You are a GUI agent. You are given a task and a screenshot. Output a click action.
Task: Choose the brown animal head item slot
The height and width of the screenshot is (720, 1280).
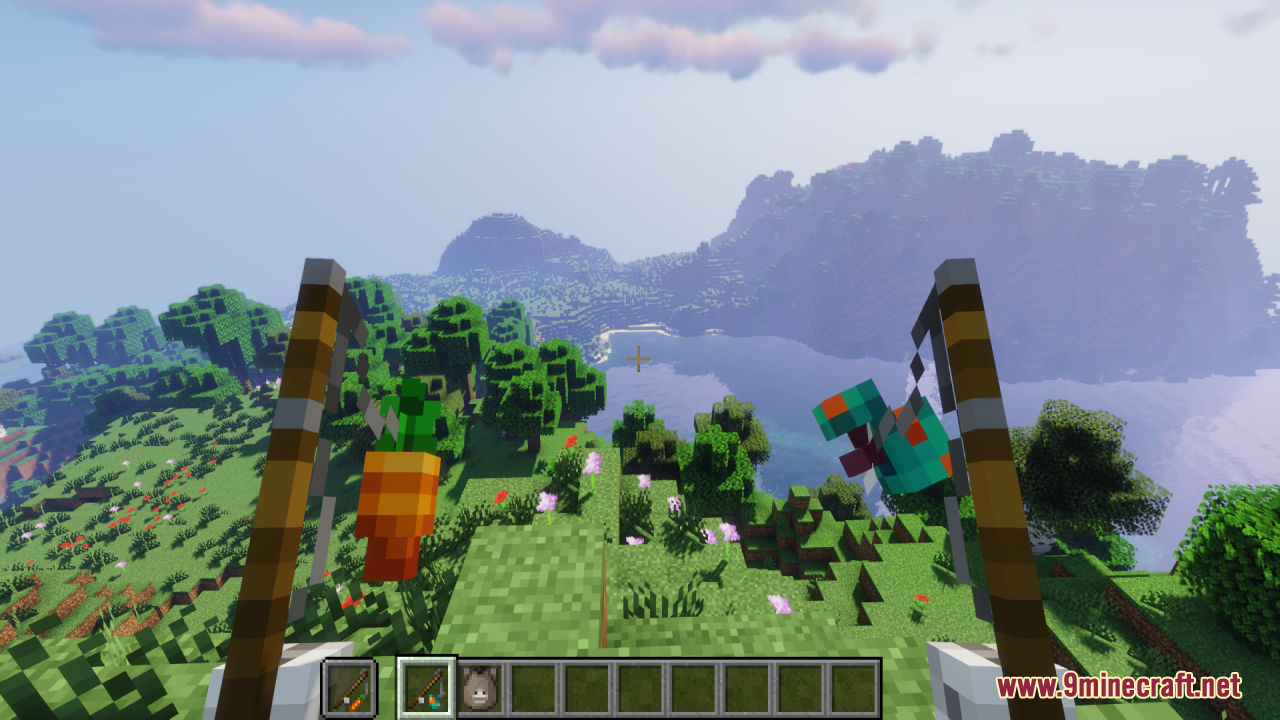(x=480, y=687)
